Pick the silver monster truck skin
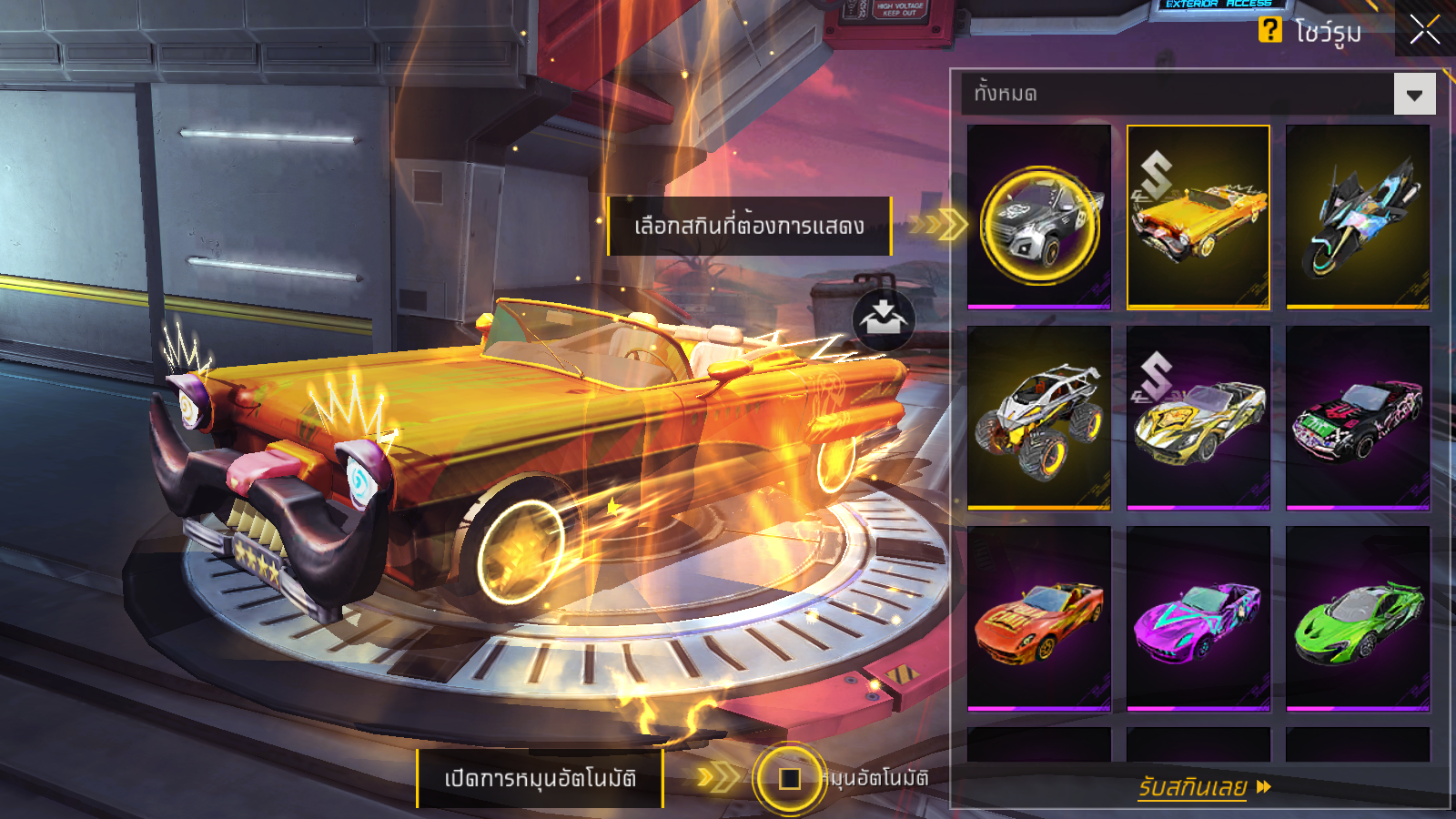 coord(1039,418)
